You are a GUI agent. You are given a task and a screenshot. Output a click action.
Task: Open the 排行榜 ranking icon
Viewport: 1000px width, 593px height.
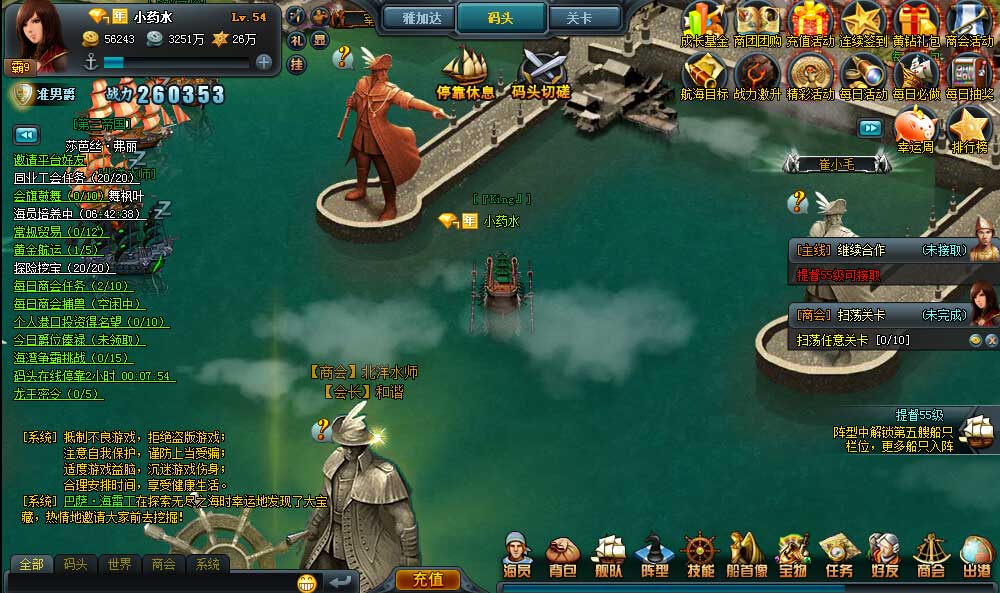[969, 132]
